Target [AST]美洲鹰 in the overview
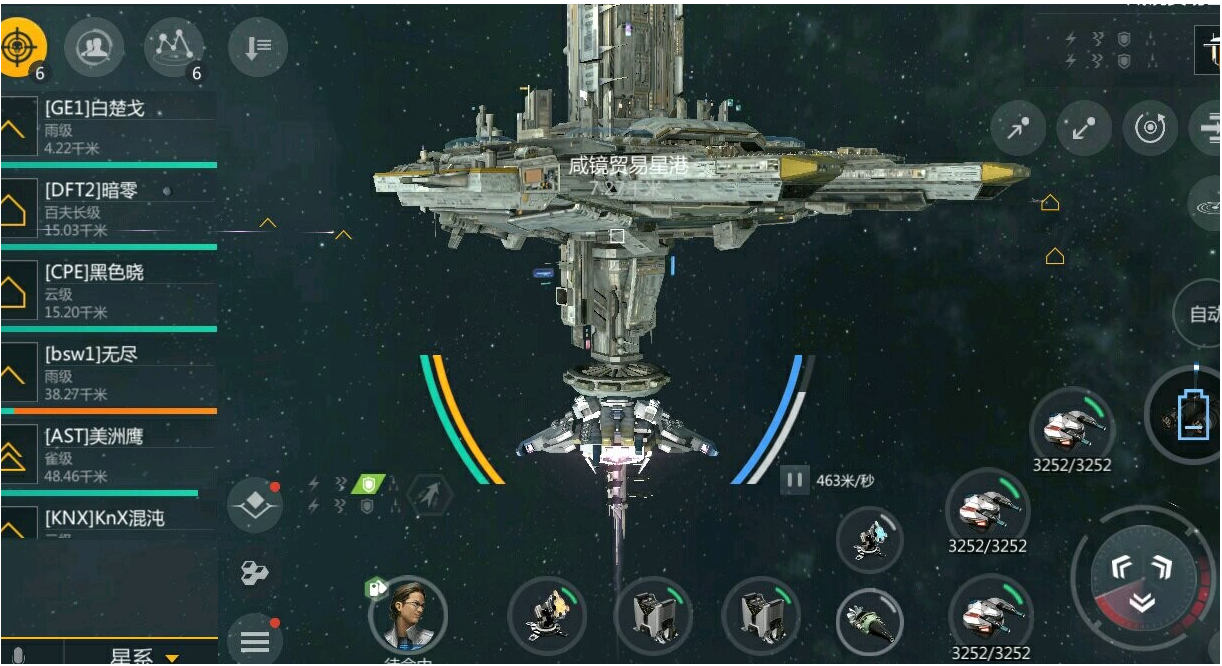 [109, 454]
